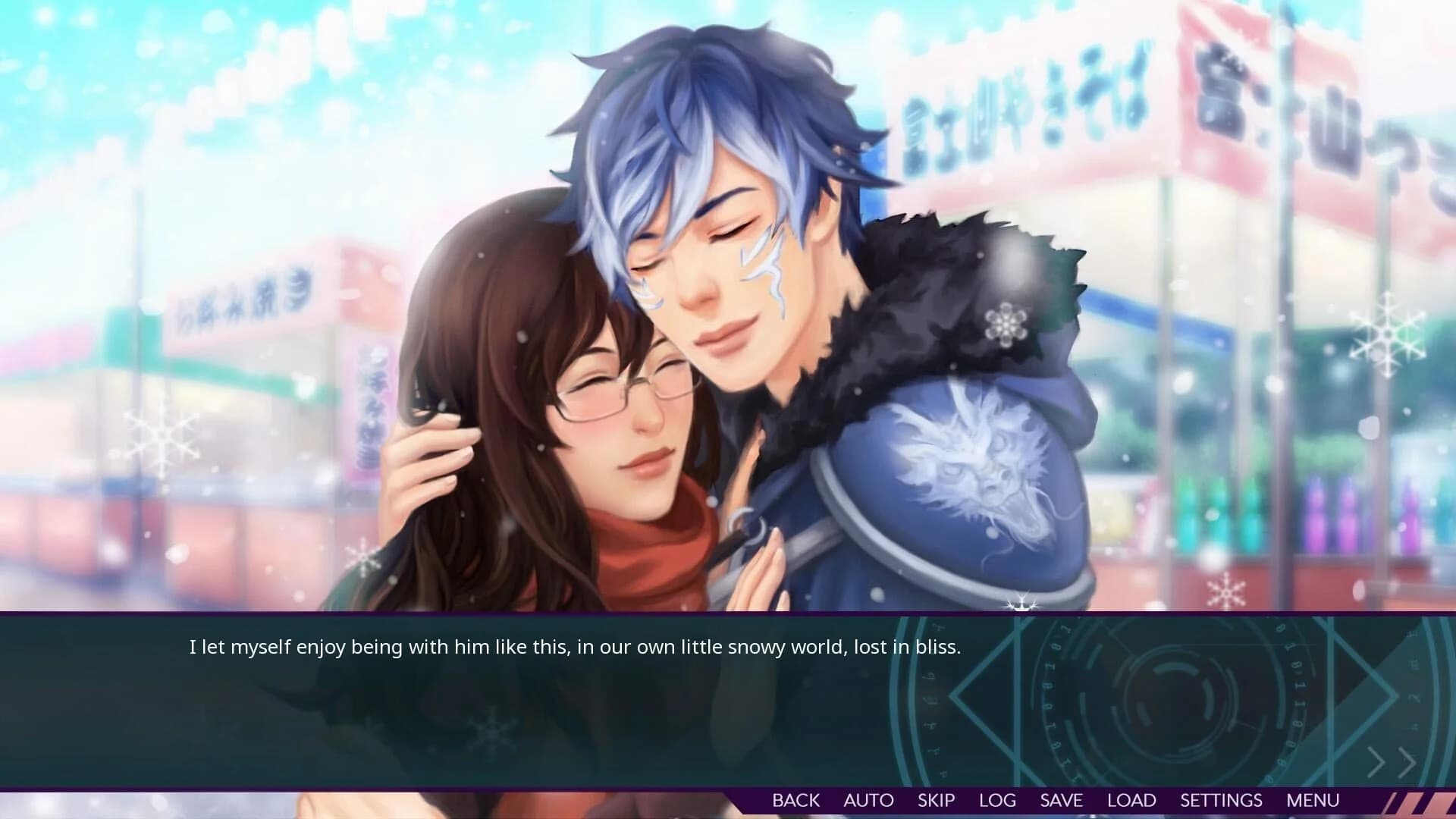Select SAVE from the quick menu bar

click(x=1061, y=800)
